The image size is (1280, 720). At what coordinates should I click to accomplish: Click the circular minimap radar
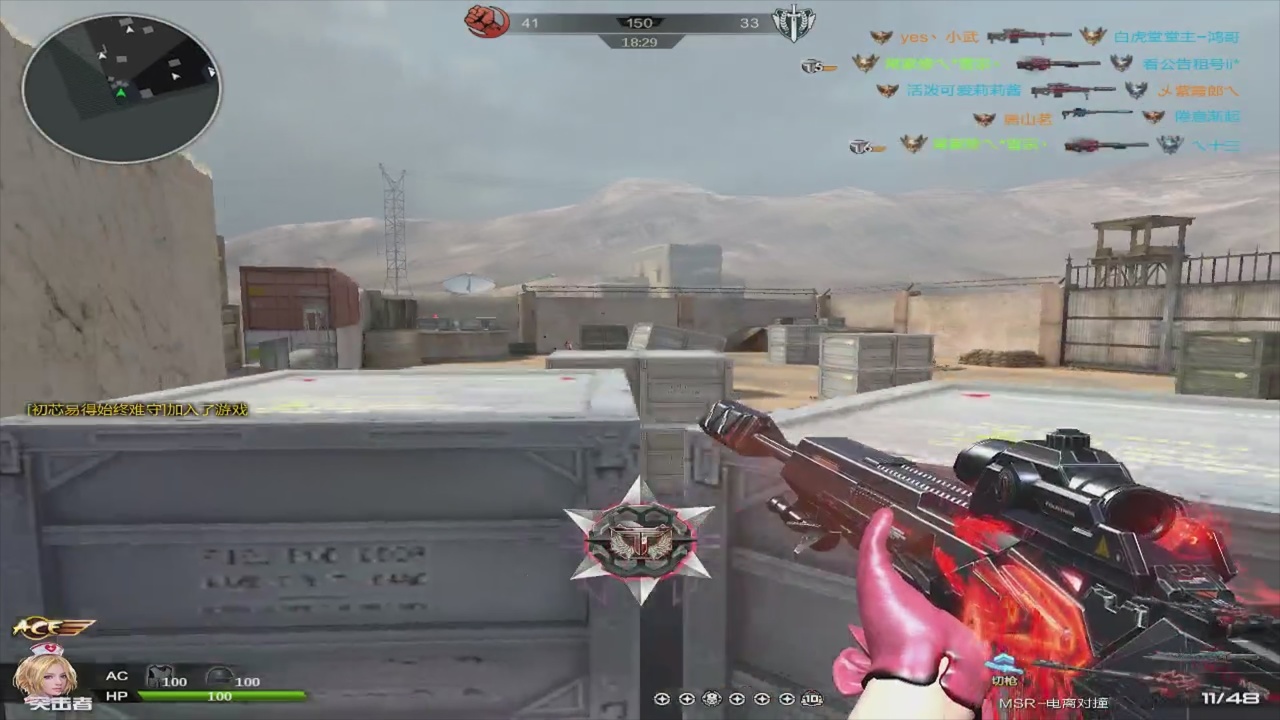pyautogui.click(x=121, y=88)
